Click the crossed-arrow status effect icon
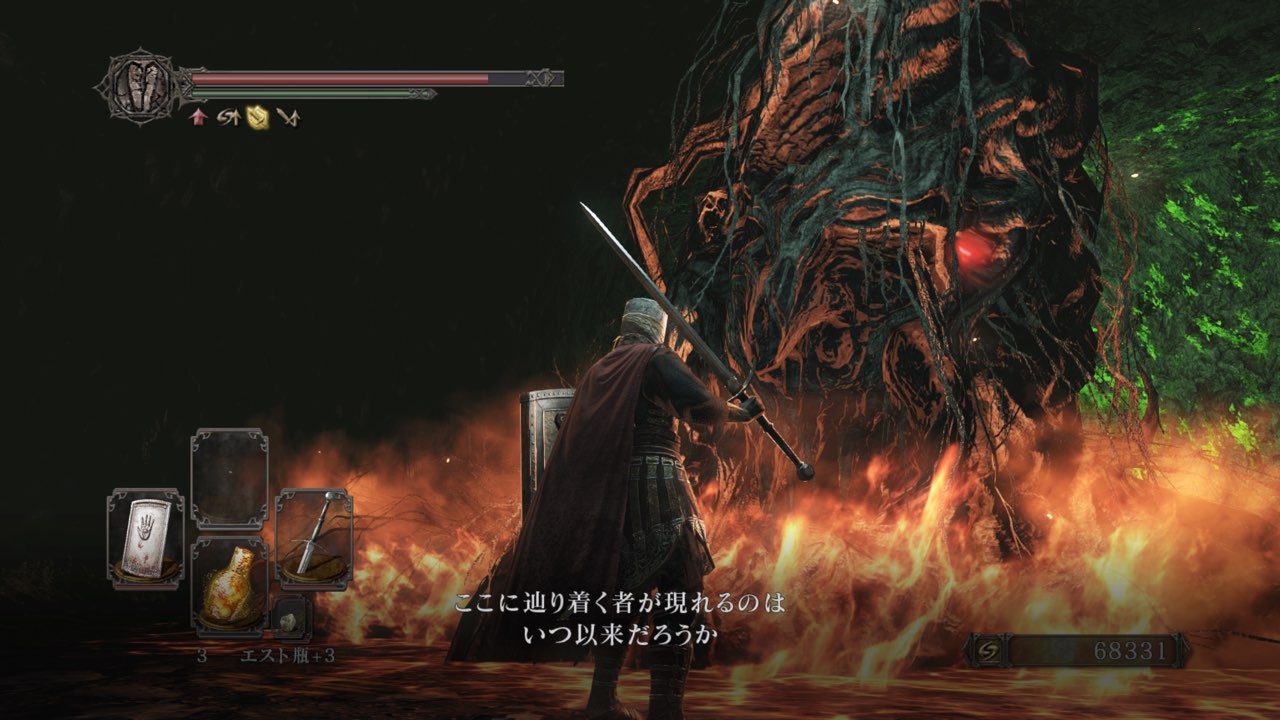 point(289,117)
